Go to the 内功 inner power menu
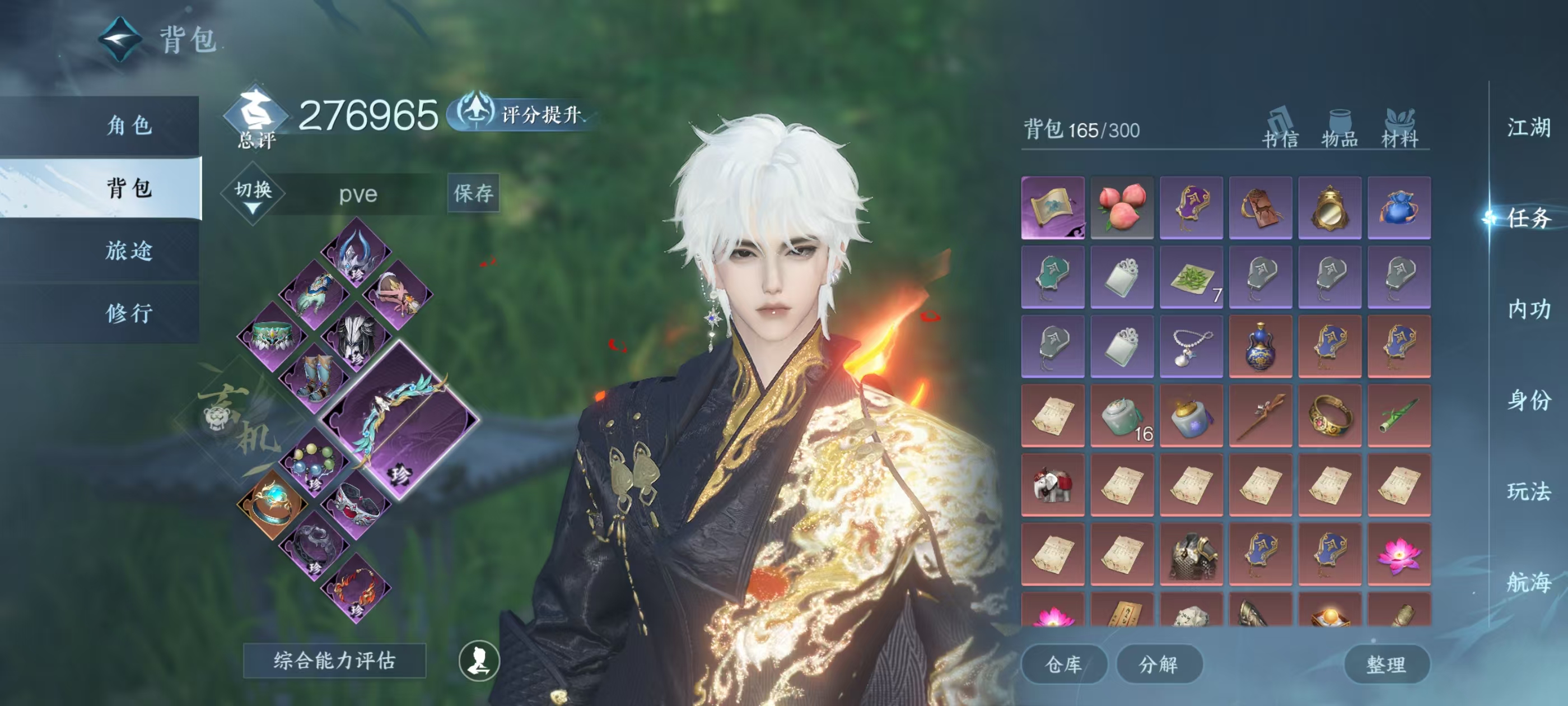Viewport: 1568px width, 706px height. click(1528, 309)
